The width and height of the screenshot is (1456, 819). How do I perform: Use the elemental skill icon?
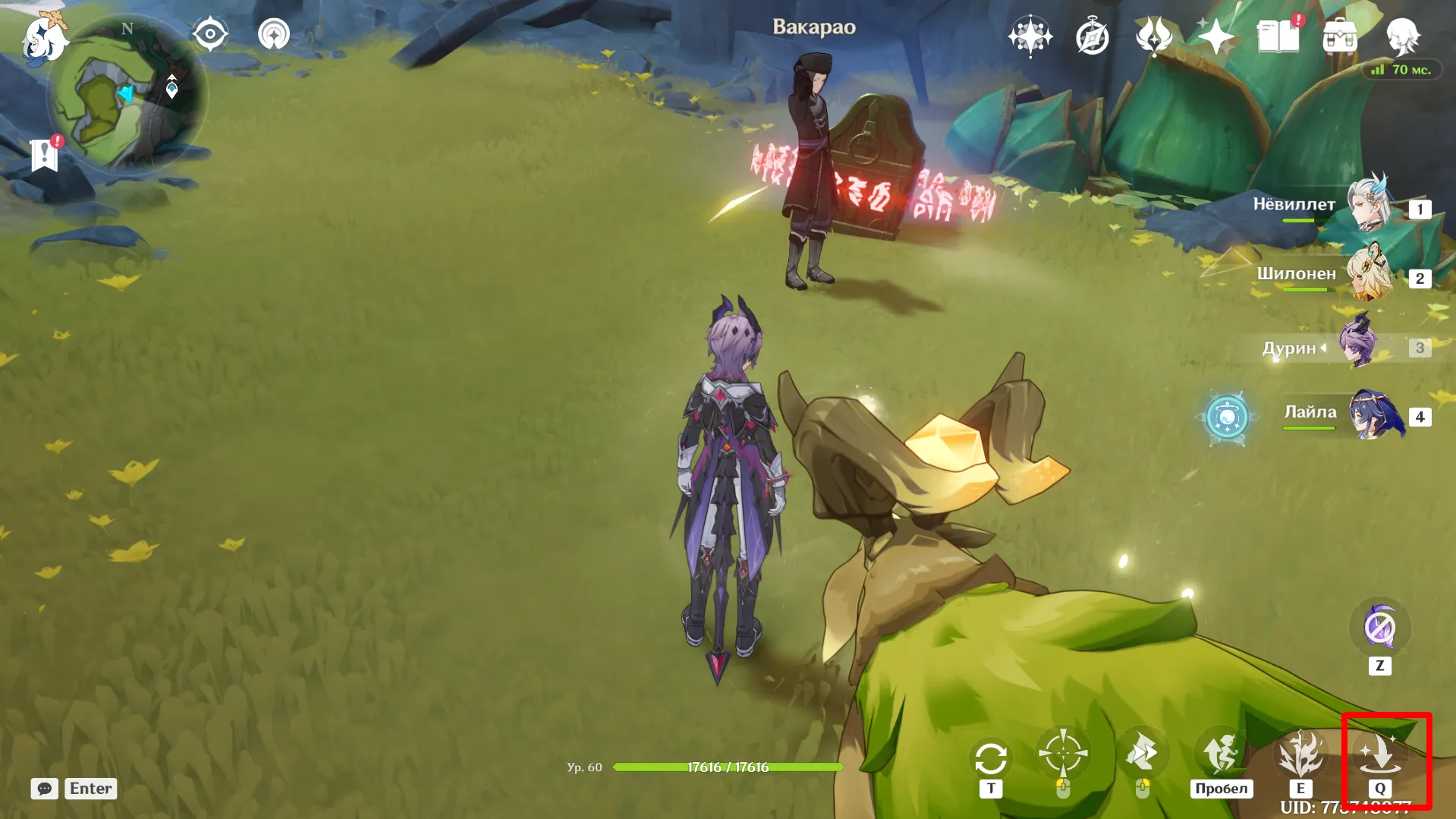1300,754
